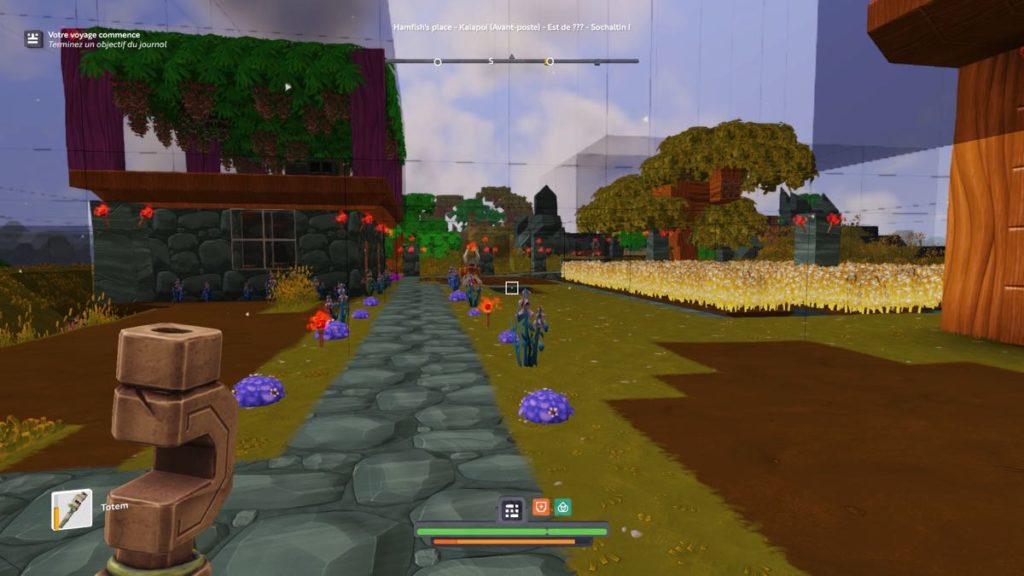Click the green status effect icon

tap(564, 508)
